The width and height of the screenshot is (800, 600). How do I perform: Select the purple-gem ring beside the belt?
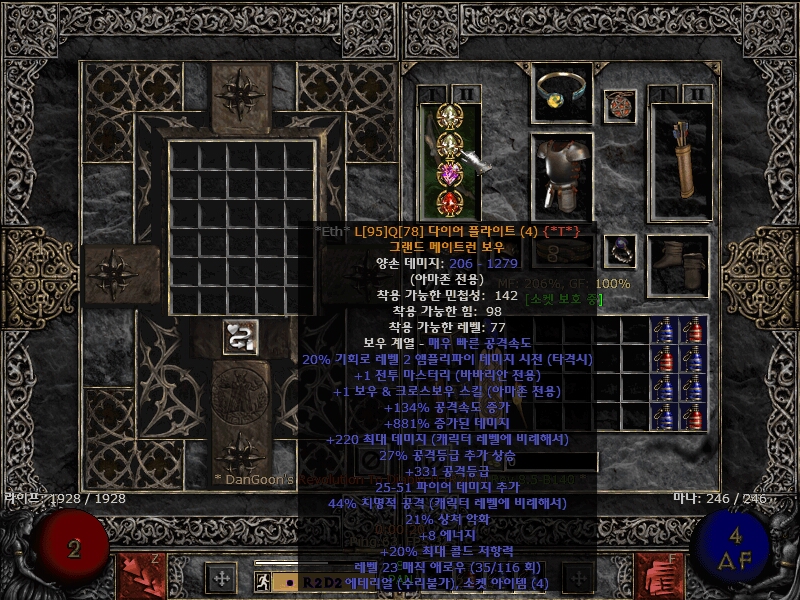(621, 250)
